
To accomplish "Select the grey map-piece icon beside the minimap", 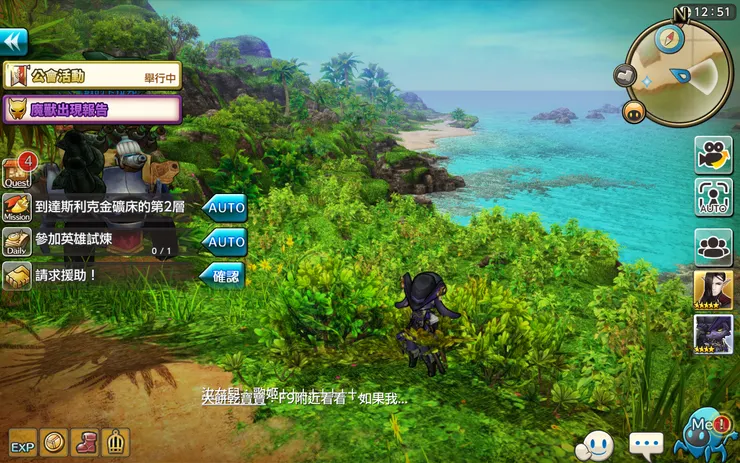I will (x=626, y=76).
